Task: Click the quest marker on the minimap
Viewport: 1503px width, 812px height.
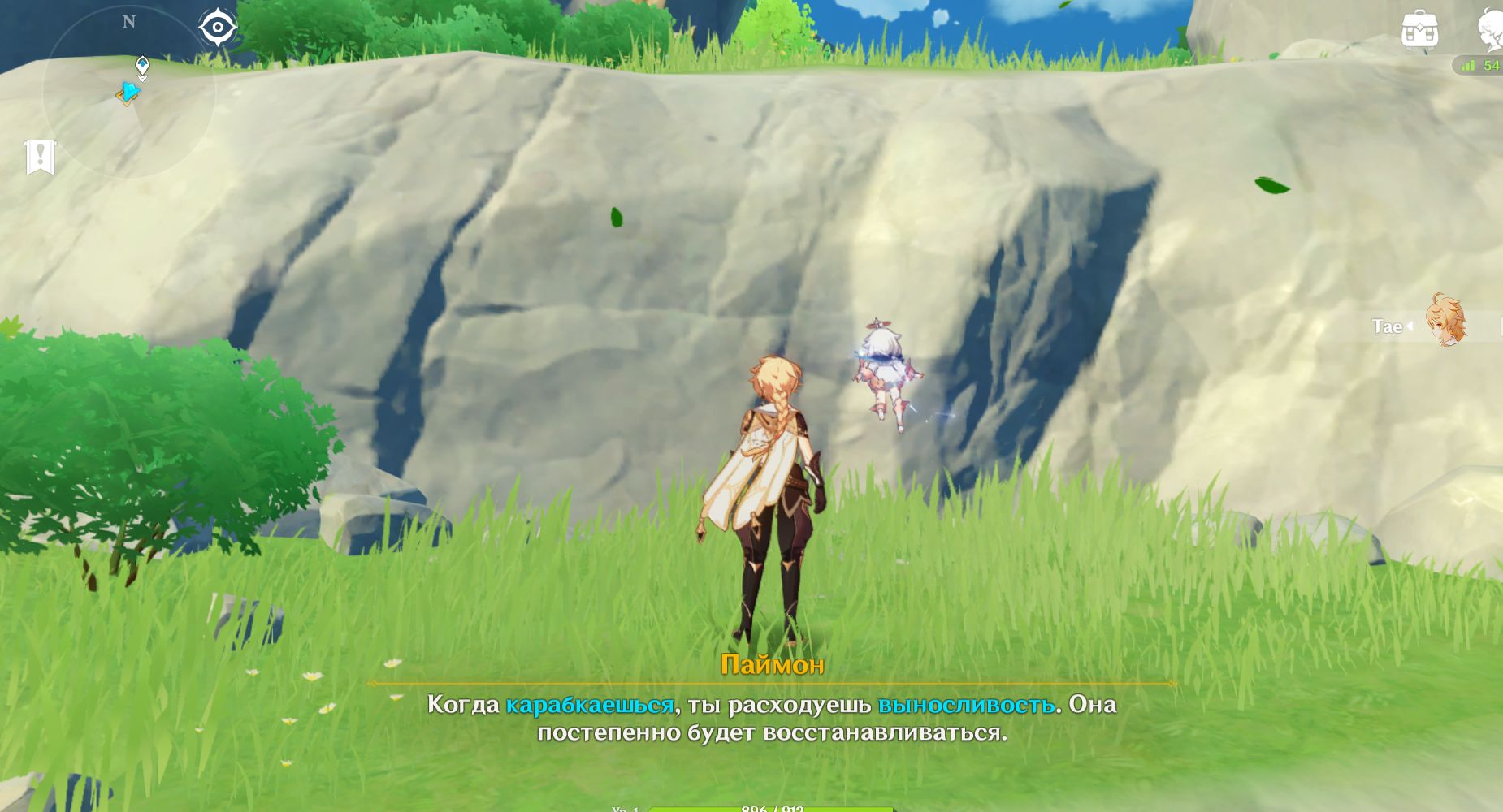Action: click(142, 67)
